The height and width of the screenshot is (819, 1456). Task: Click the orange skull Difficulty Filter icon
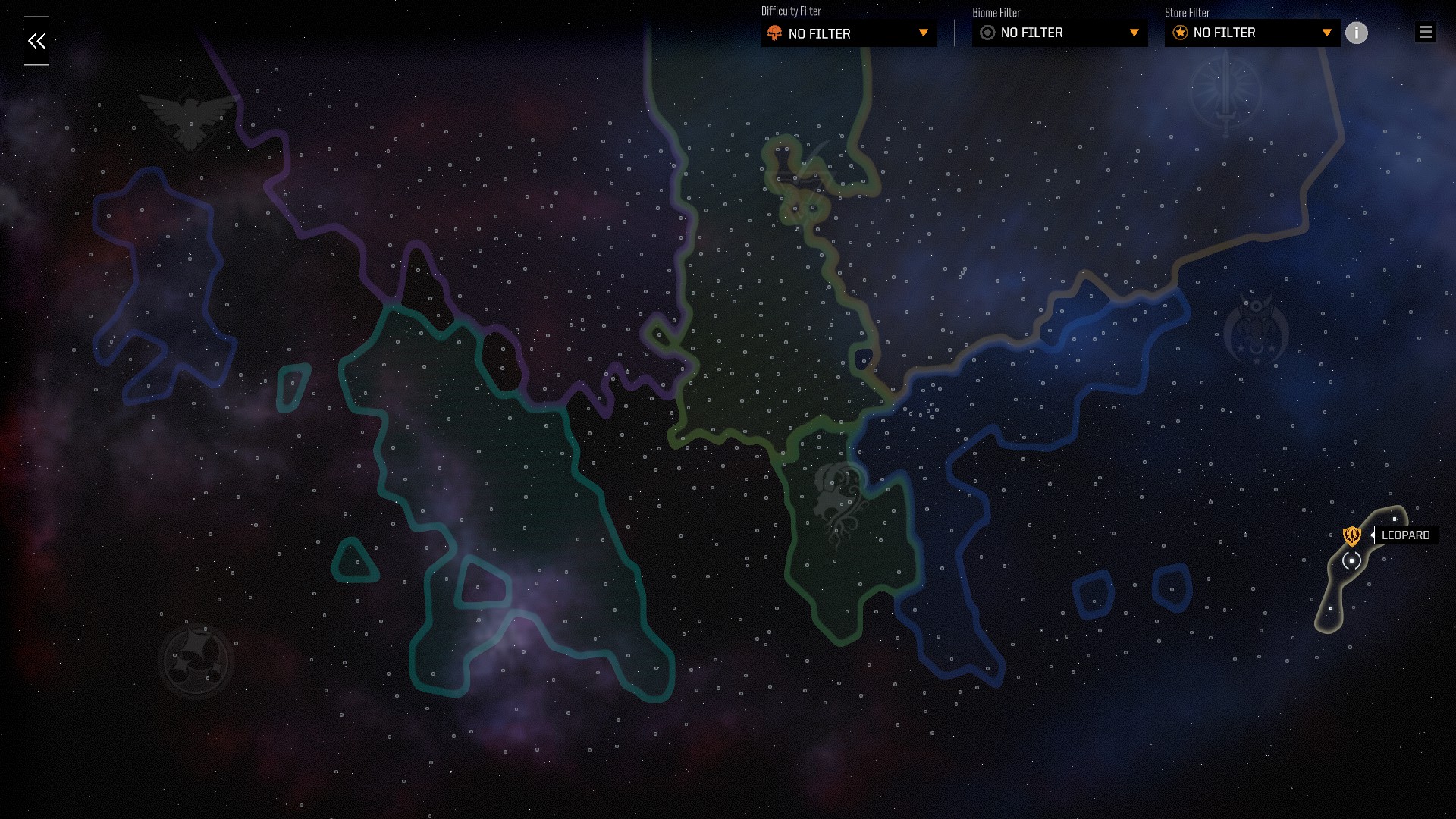(x=775, y=33)
